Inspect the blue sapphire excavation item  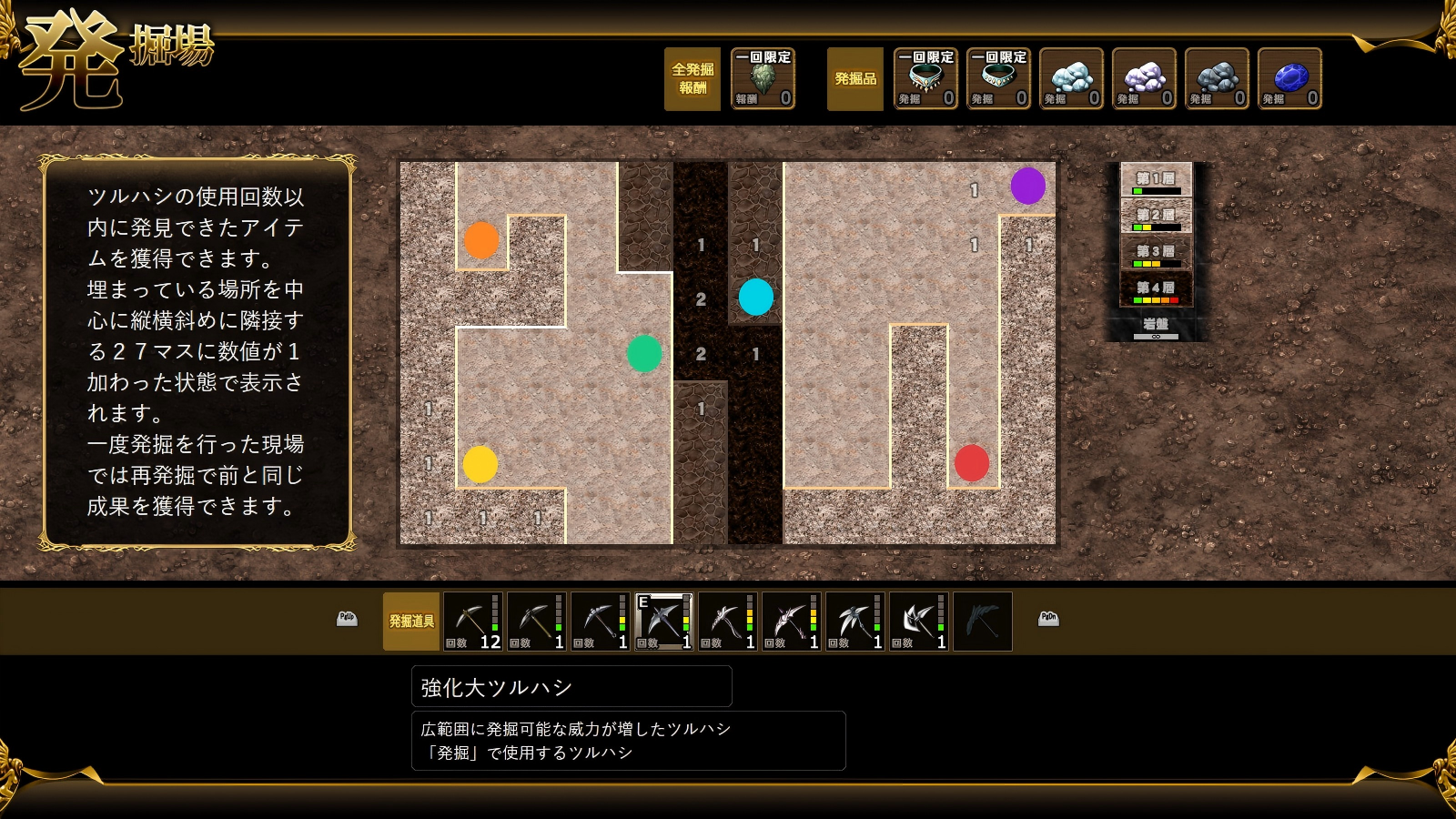click(x=1289, y=79)
